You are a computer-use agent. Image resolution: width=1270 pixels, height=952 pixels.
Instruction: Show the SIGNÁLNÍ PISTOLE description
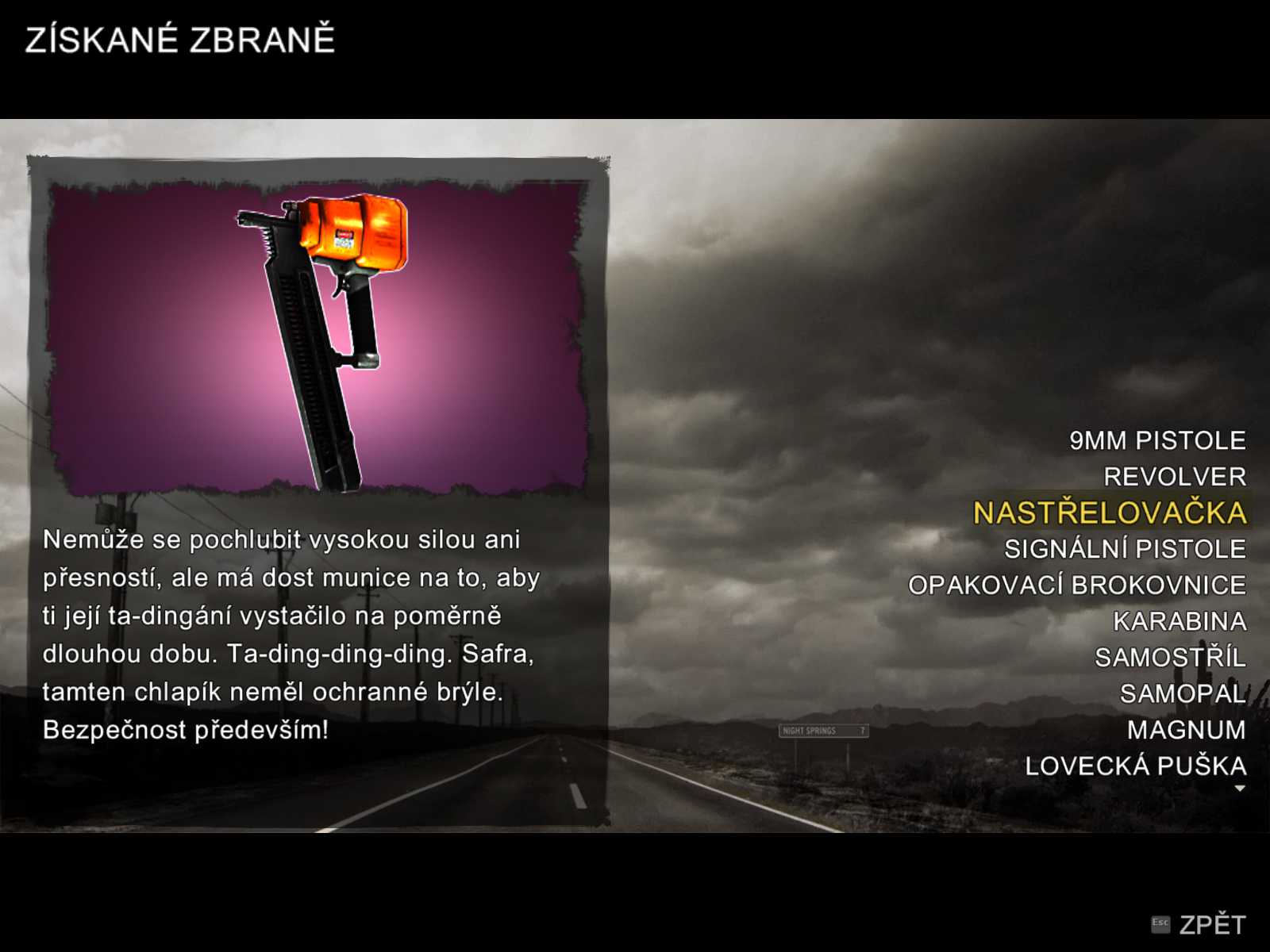click(x=1124, y=549)
